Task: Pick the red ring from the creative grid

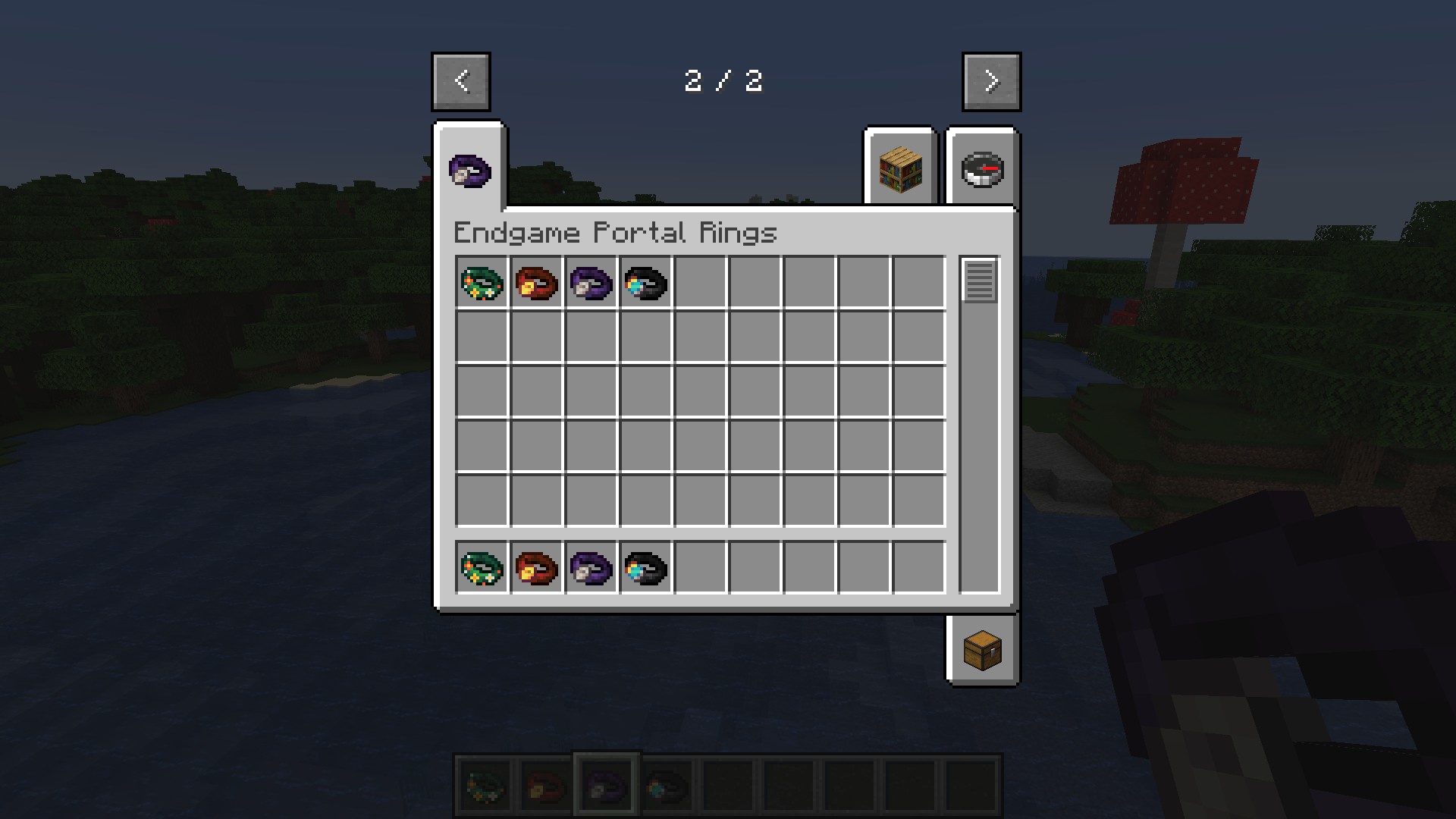Action: point(537,284)
